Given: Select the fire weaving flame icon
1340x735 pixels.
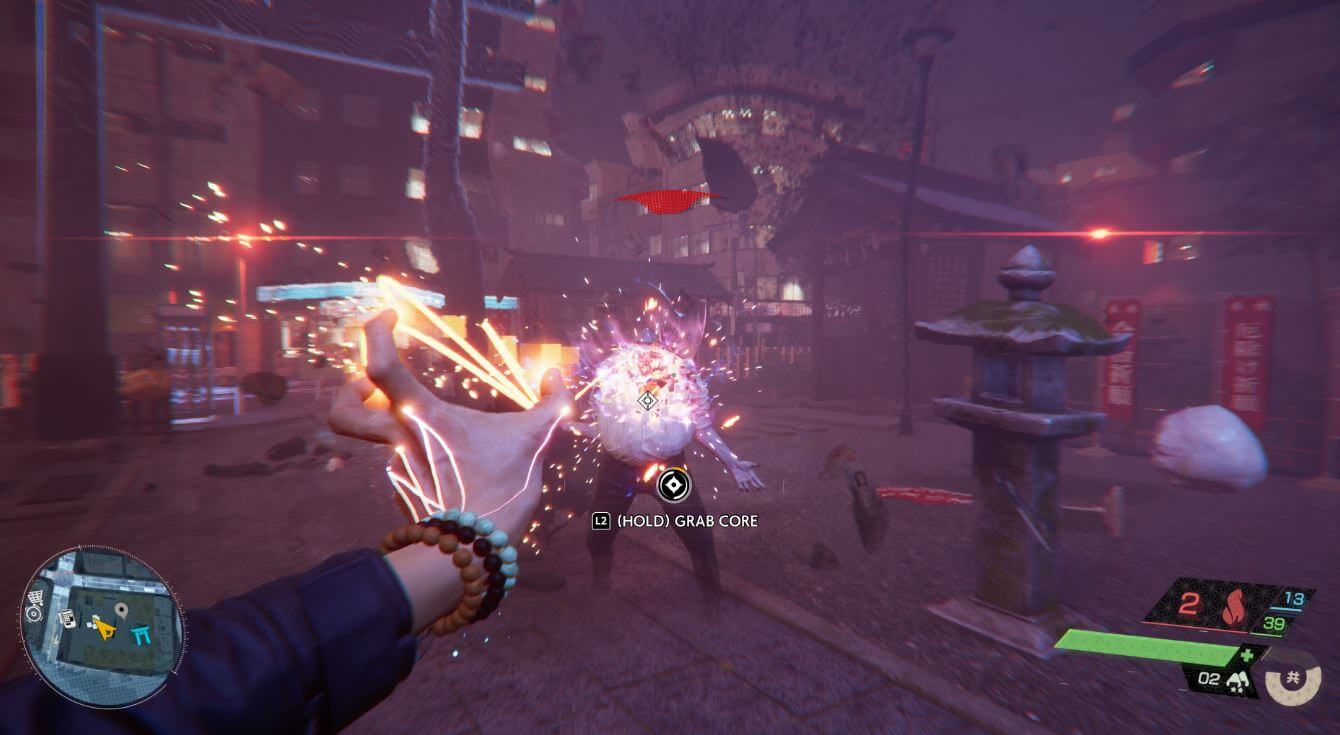Looking at the screenshot, I should (x=1232, y=608).
